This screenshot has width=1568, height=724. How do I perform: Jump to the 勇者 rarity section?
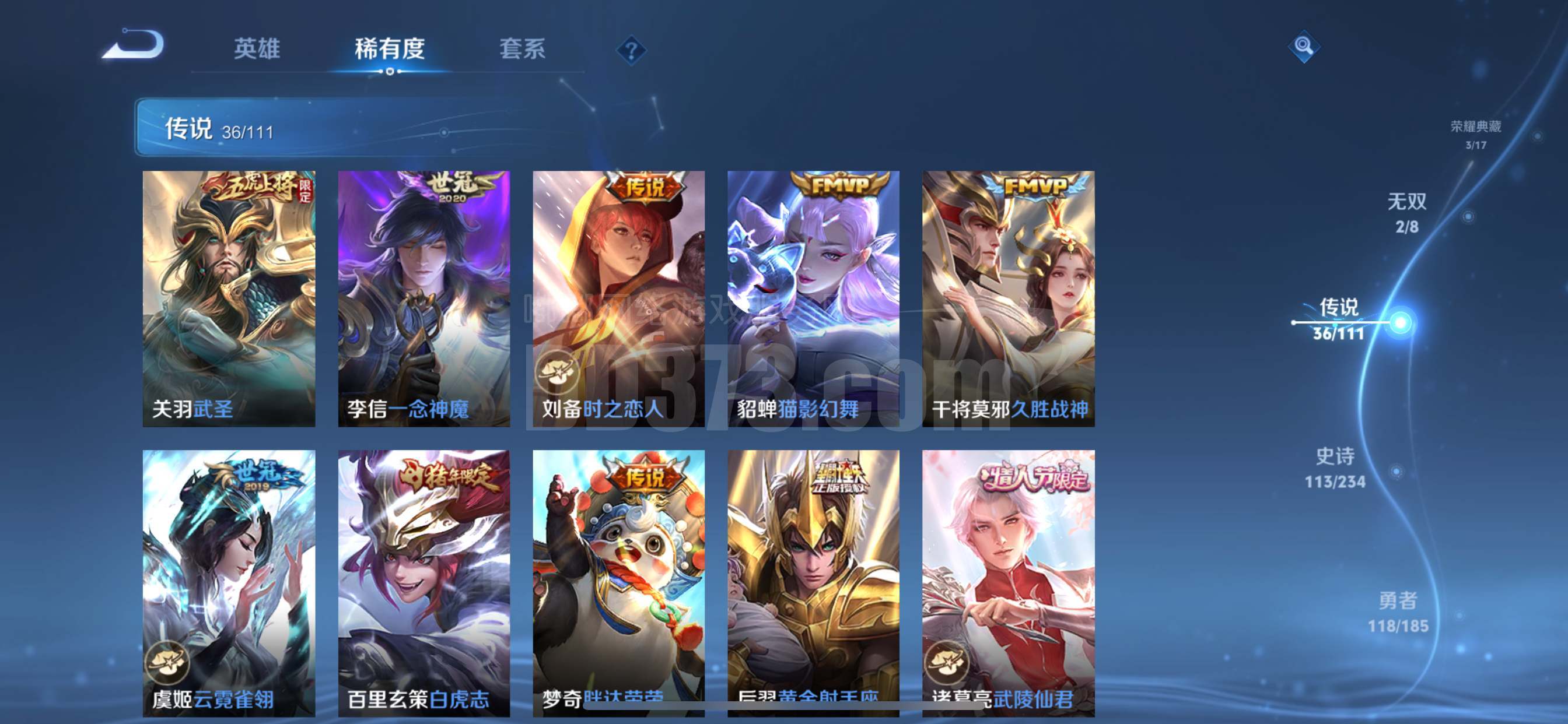coord(1398,612)
